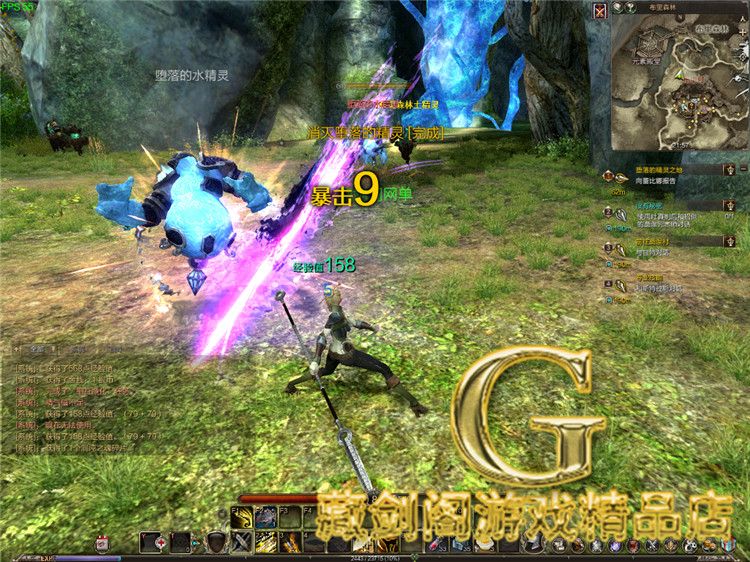Activate the blue blade skill in upper hotbar
Viewport: 750px width, 562px height.
[x=266, y=517]
